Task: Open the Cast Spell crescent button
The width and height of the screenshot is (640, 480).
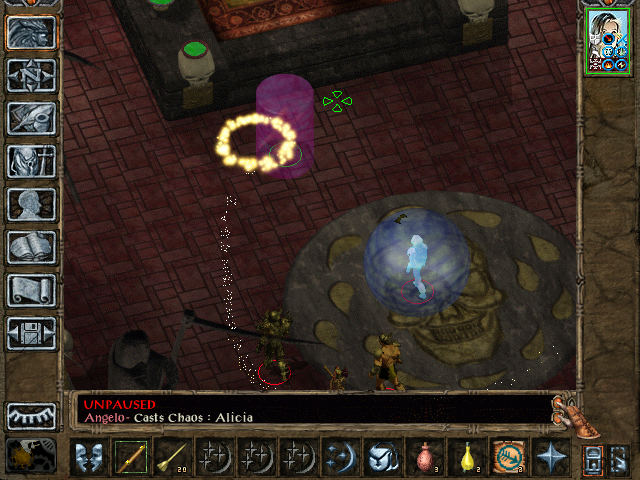Action: 341,457
